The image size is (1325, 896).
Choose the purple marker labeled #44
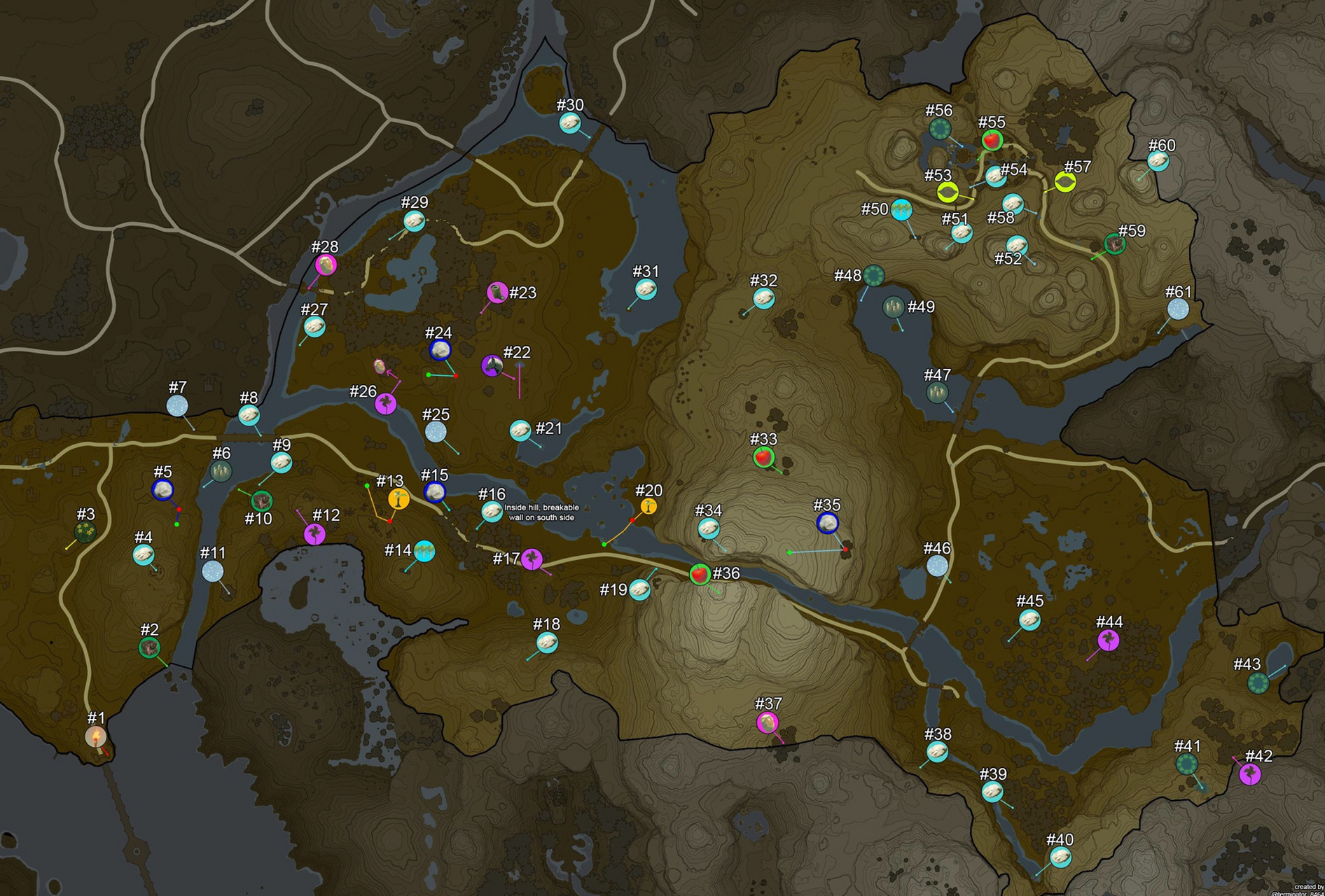click(1108, 640)
